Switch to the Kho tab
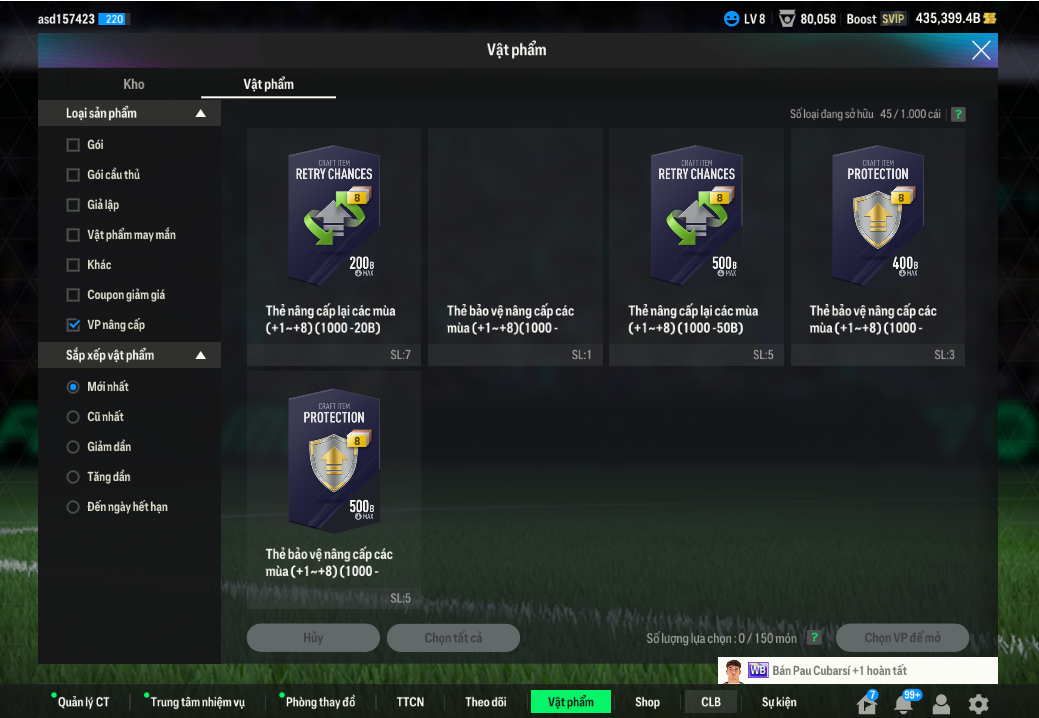This screenshot has height=718, width=1039. pos(134,84)
